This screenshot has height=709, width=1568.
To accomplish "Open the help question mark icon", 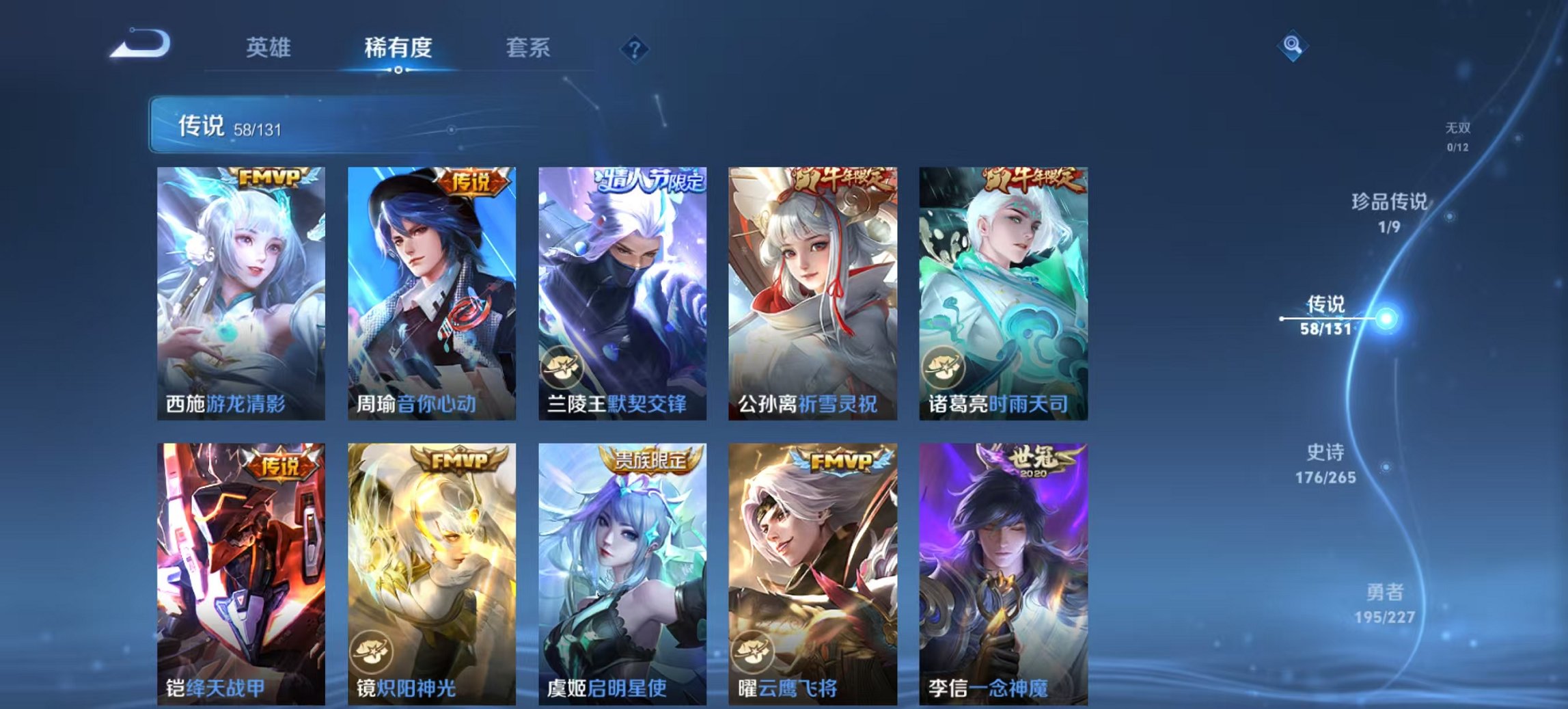I will pyautogui.click(x=635, y=47).
